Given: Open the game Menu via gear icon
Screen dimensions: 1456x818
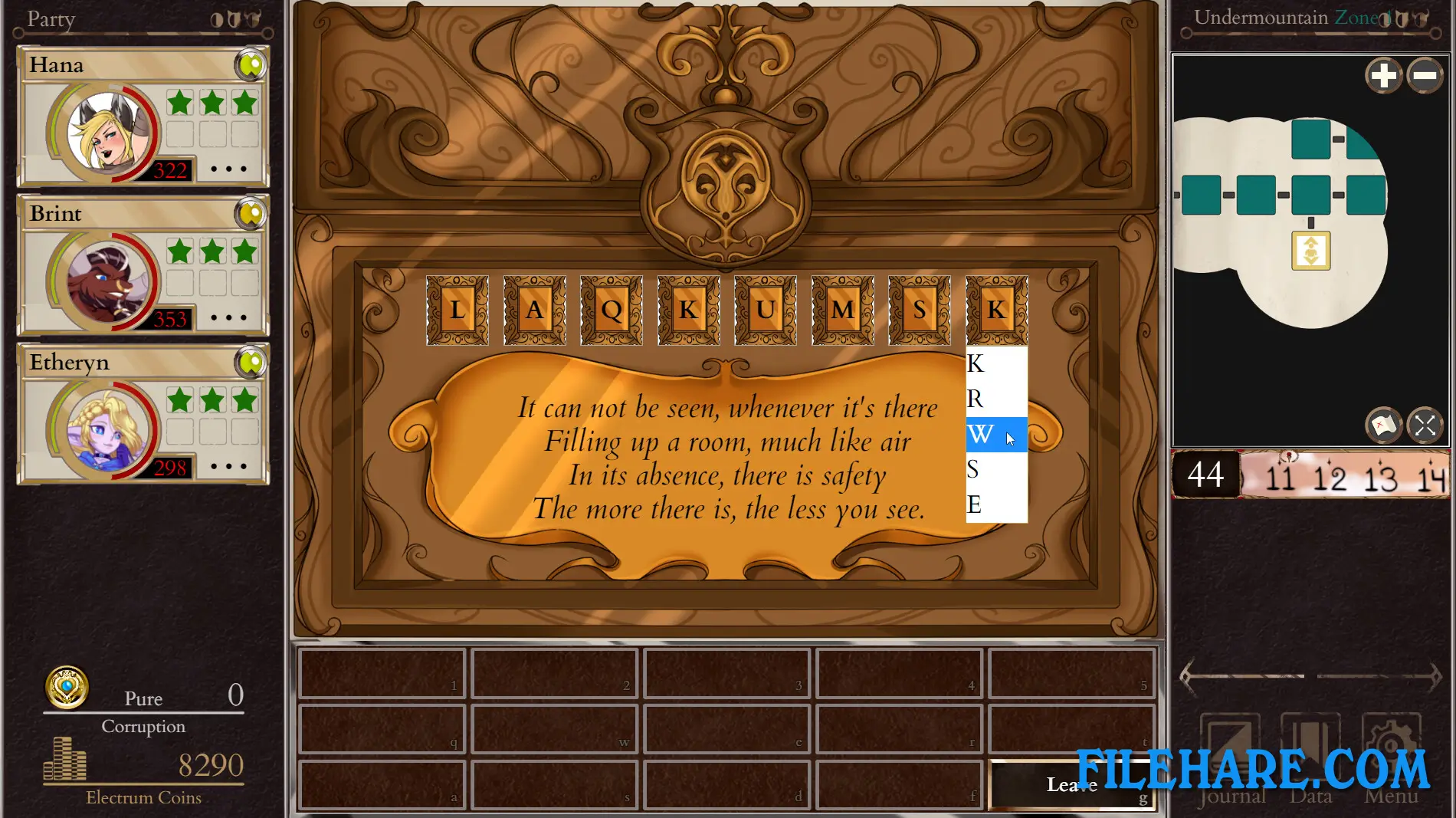Looking at the screenshot, I should pos(1390,747).
